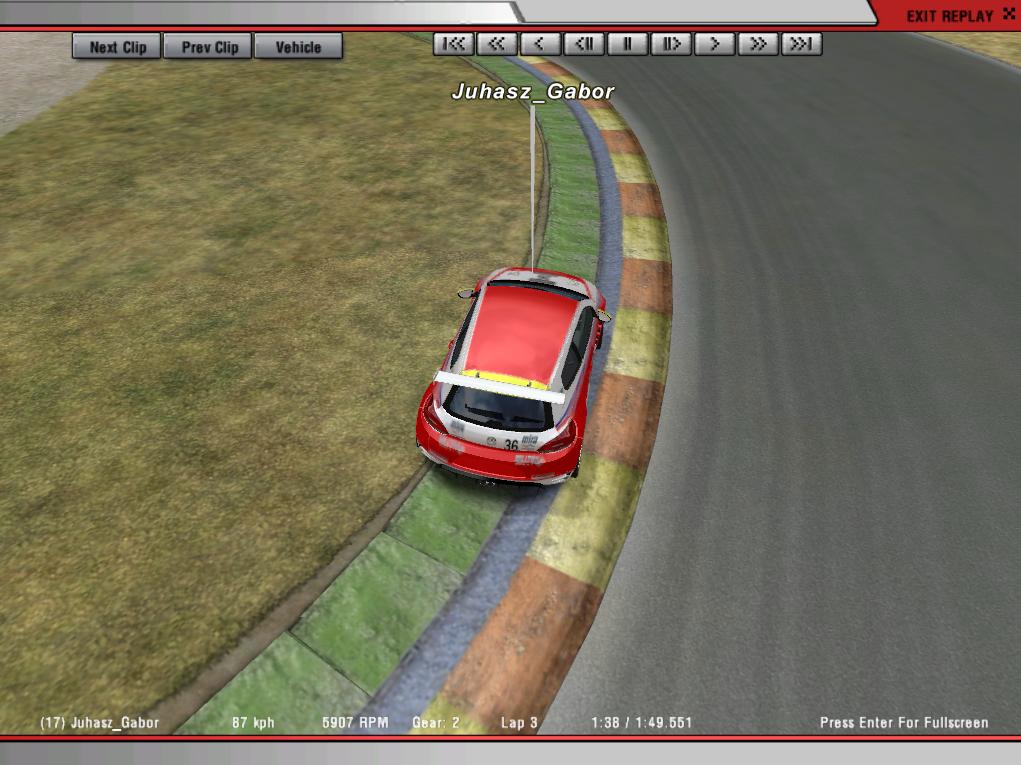1021x765 pixels.
Task: Go to the previous clip
Action: click(x=210, y=47)
